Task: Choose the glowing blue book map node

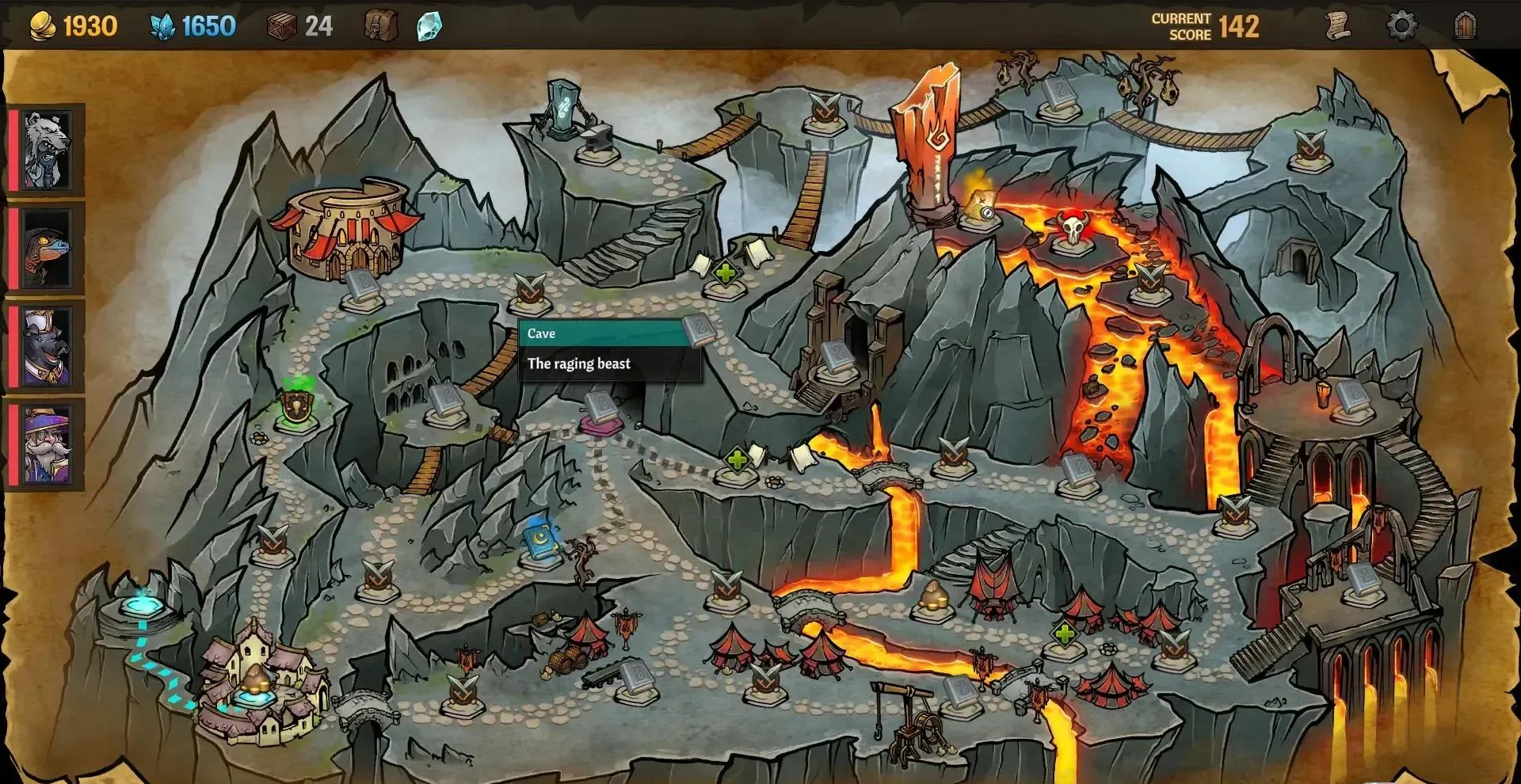Action: click(x=539, y=541)
